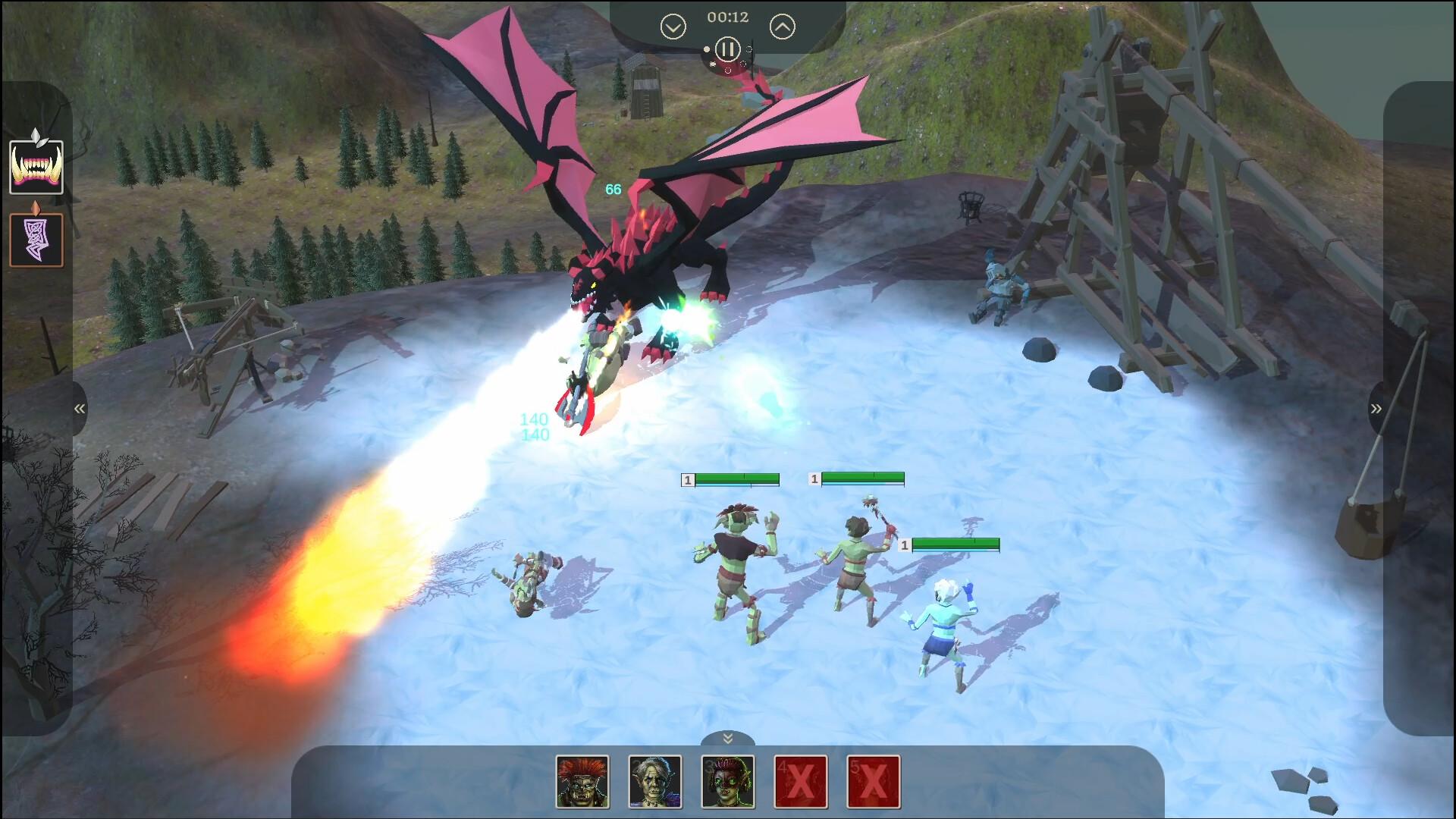Select the gray-haired elder portrait
The image size is (1456, 819).
[655, 782]
